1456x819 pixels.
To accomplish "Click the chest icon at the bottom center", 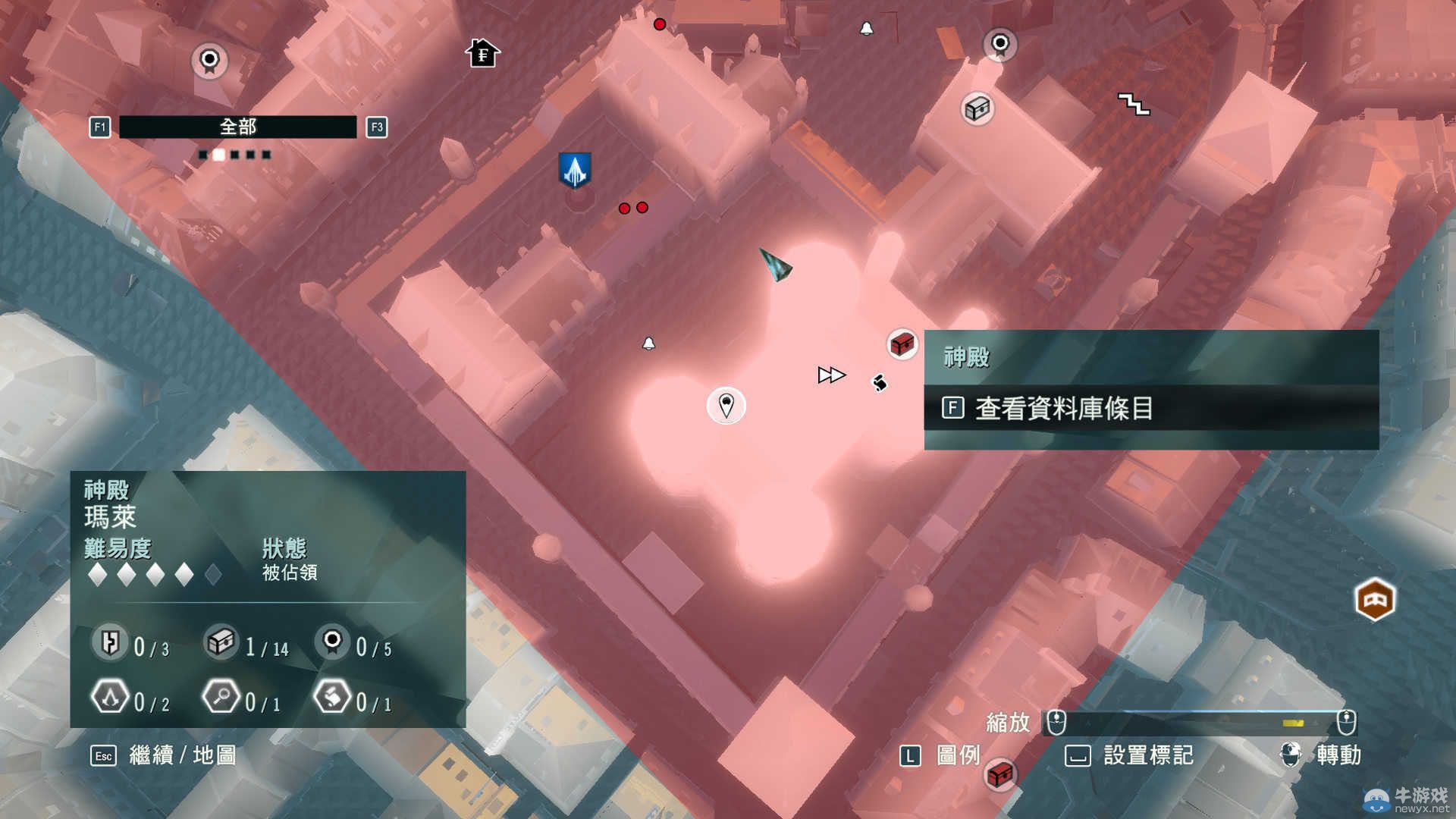I will (x=1003, y=774).
